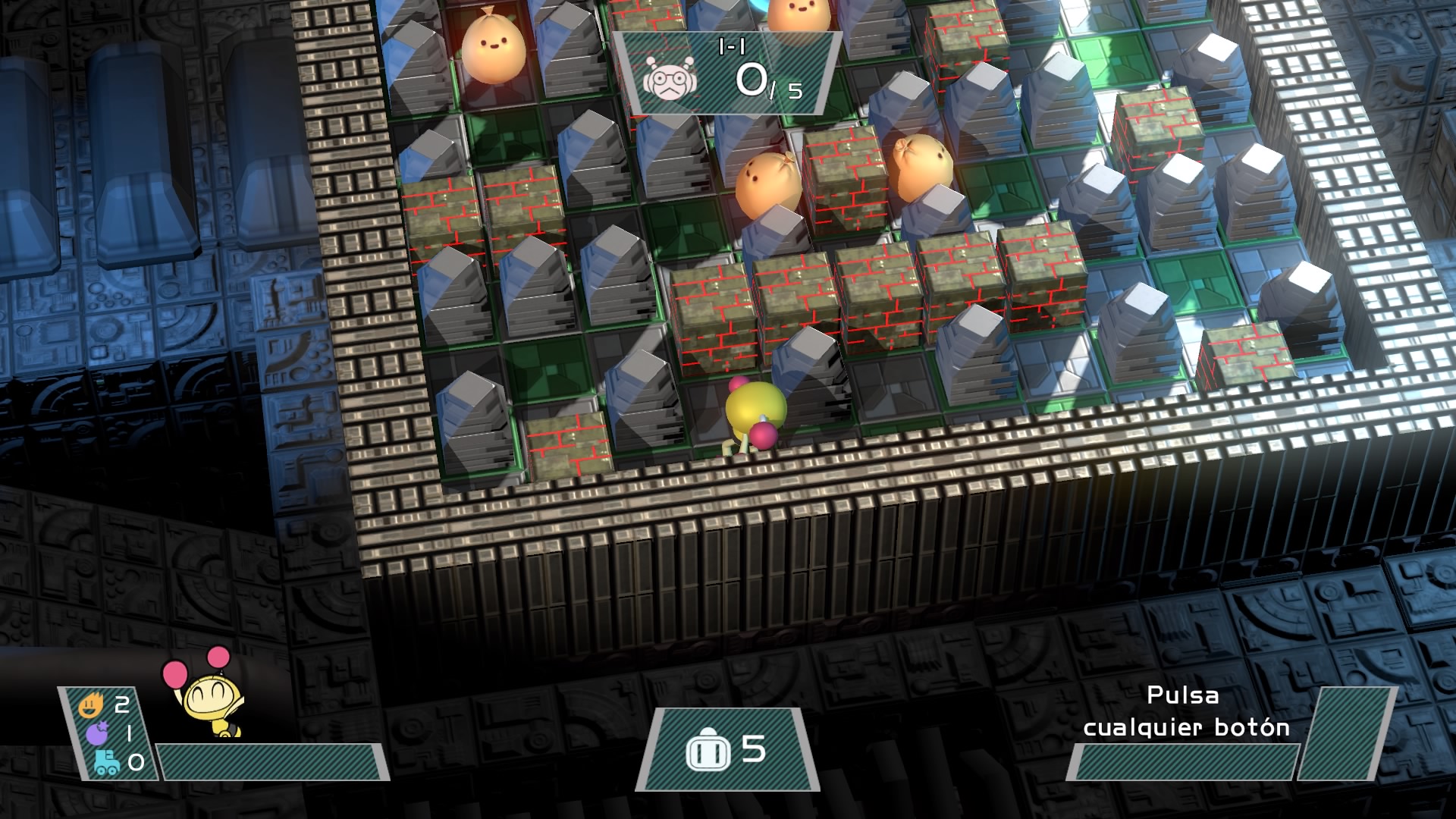Image resolution: width=1456 pixels, height=819 pixels.
Task: Click the enemy face objective icon
Action: pos(670,77)
